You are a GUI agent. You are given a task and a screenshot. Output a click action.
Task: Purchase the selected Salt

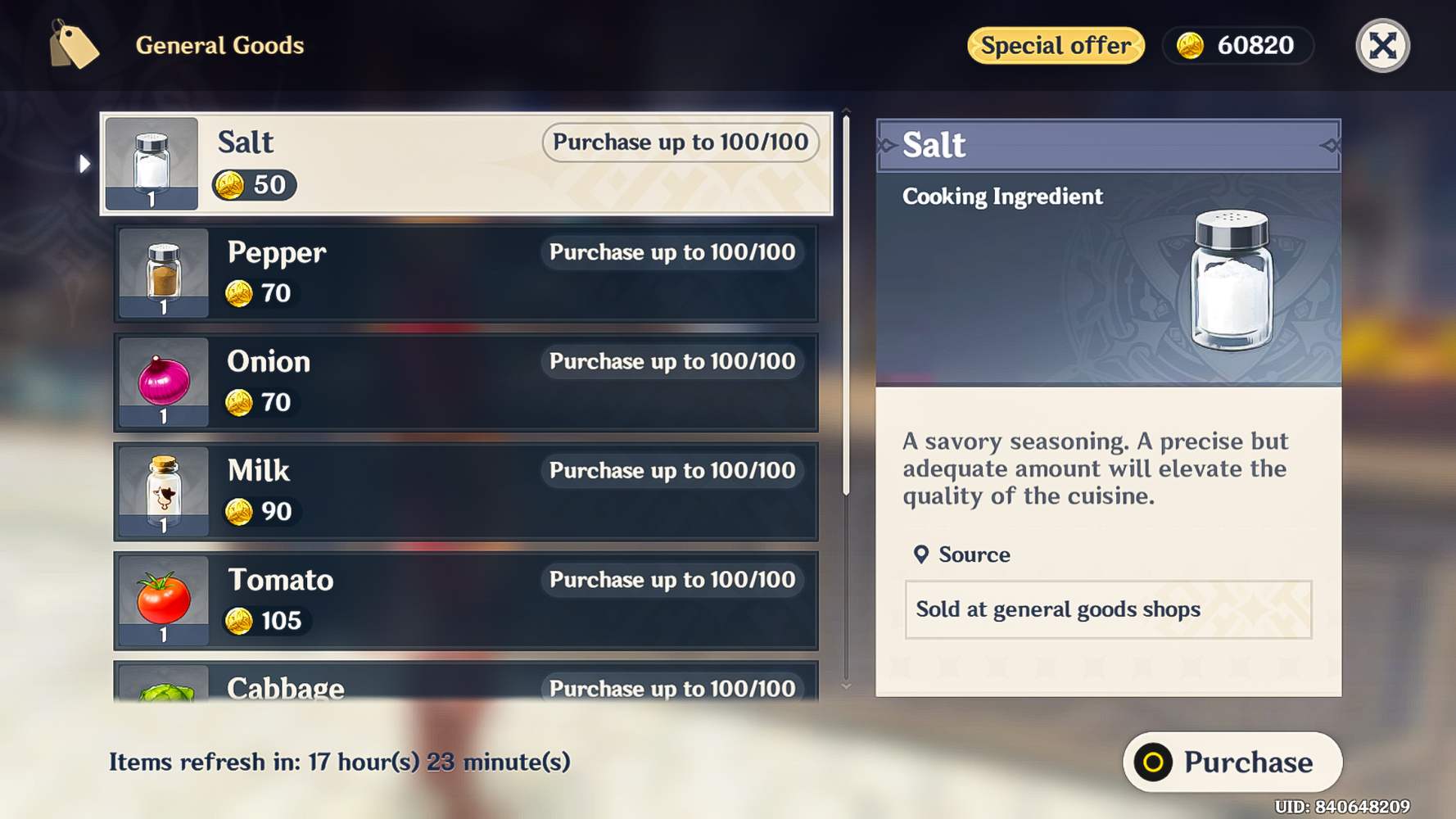tap(1232, 762)
